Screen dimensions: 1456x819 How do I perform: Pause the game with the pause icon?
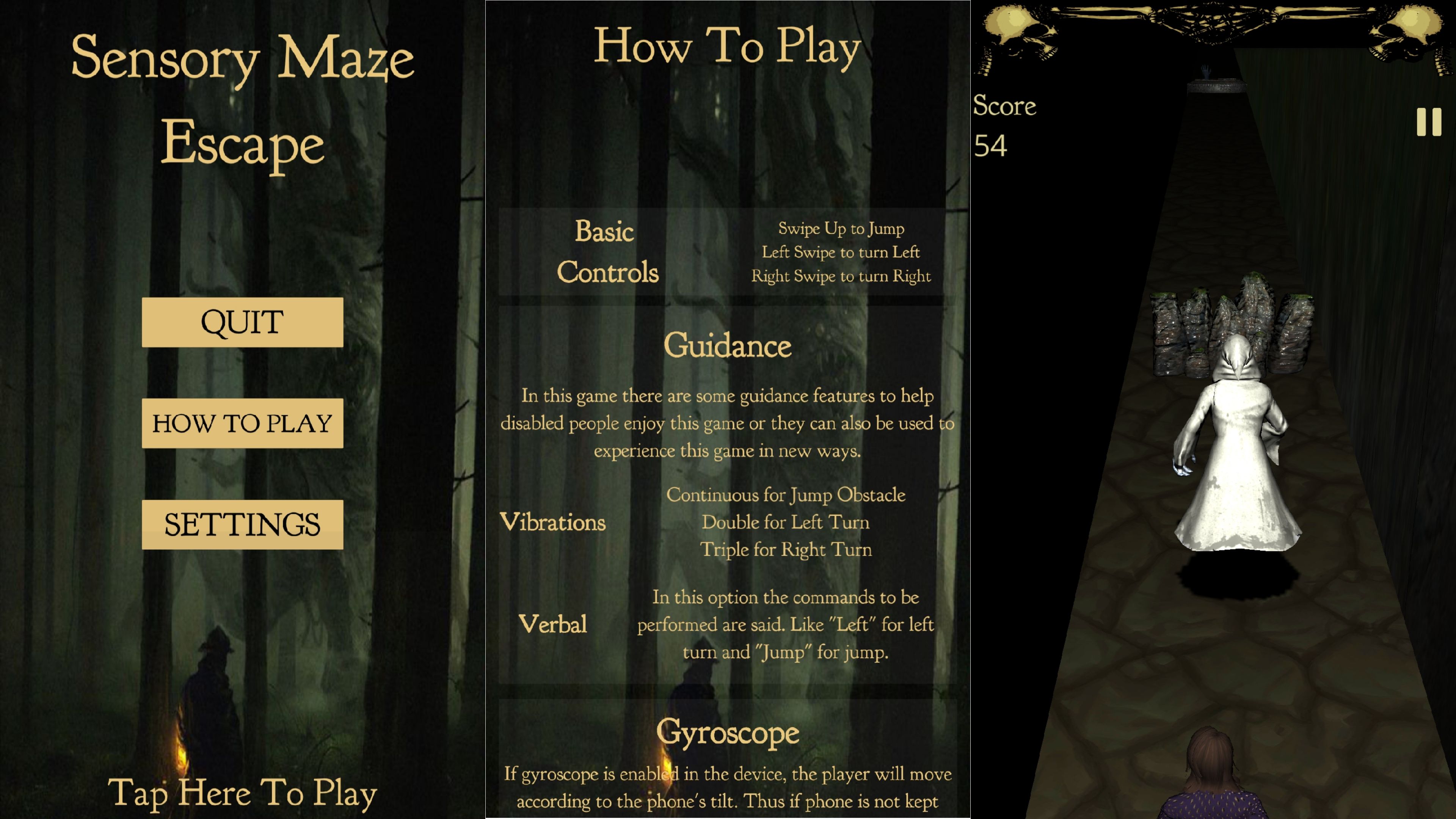click(1428, 122)
